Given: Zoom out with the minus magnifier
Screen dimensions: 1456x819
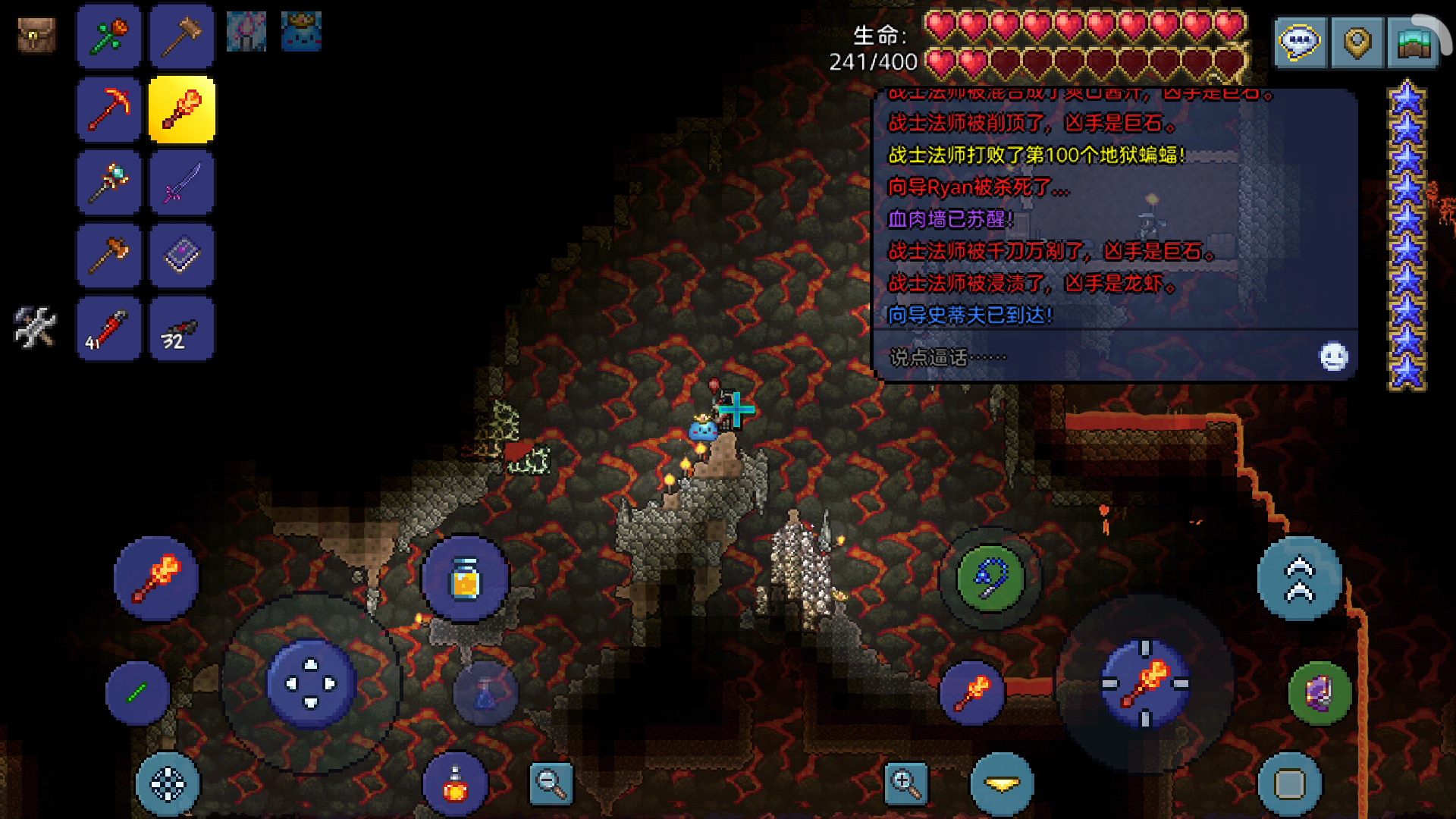Looking at the screenshot, I should tap(551, 783).
